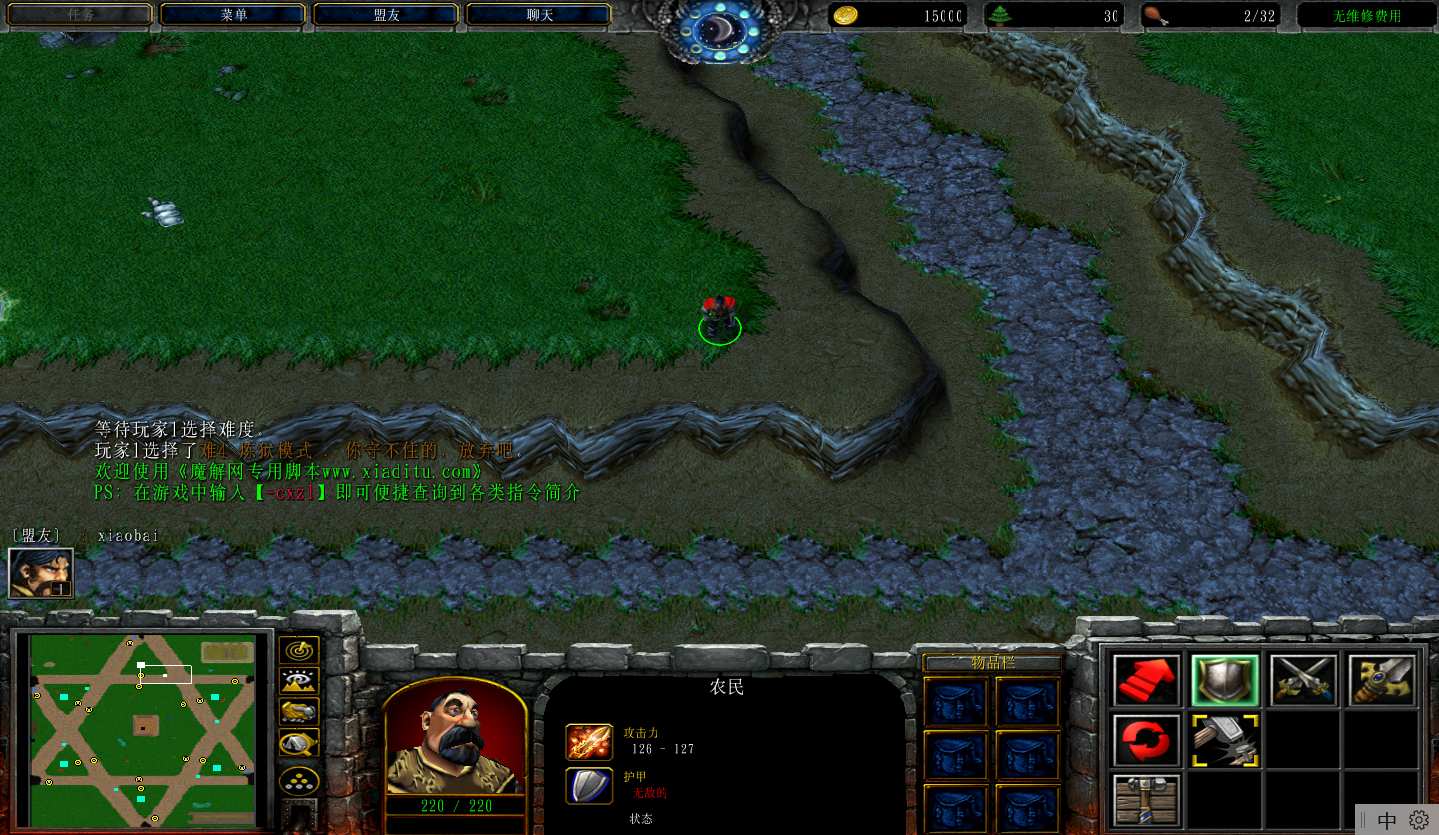Choose the crossed swords Attack command
This screenshot has height=835, width=1439.
(1304, 681)
